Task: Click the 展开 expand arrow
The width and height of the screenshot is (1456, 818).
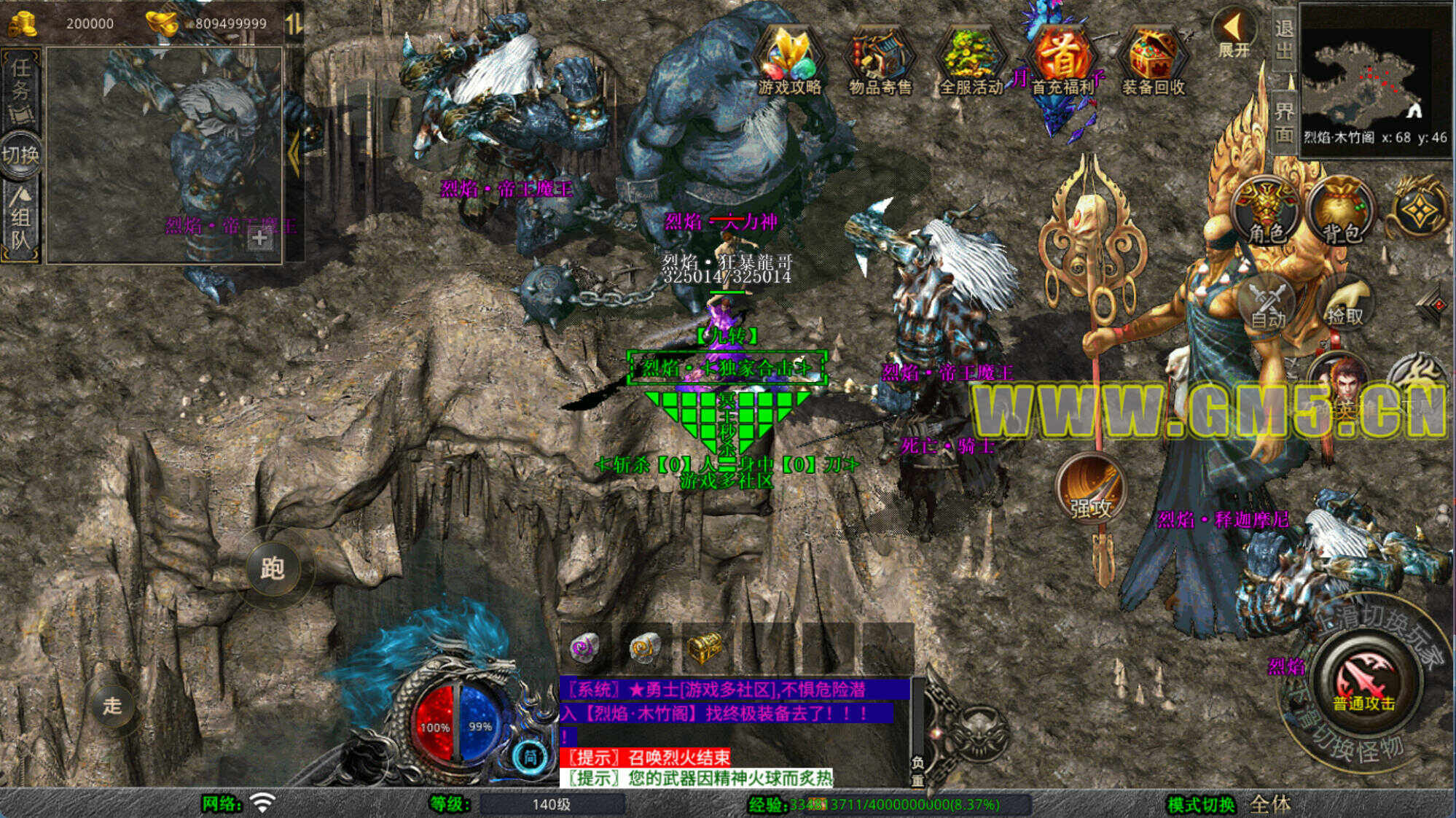Action: coord(1233,33)
